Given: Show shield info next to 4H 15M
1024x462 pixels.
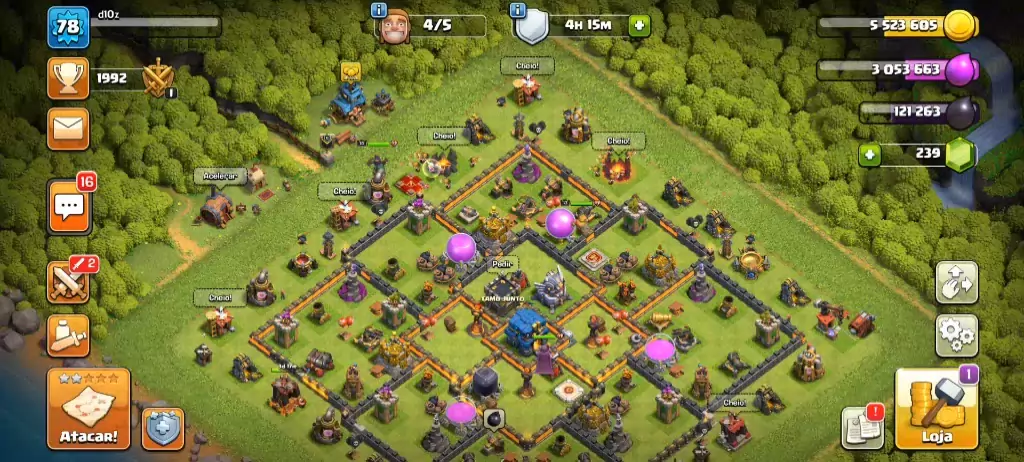Looking at the screenshot, I should pyautogui.click(x=517, y=10).
